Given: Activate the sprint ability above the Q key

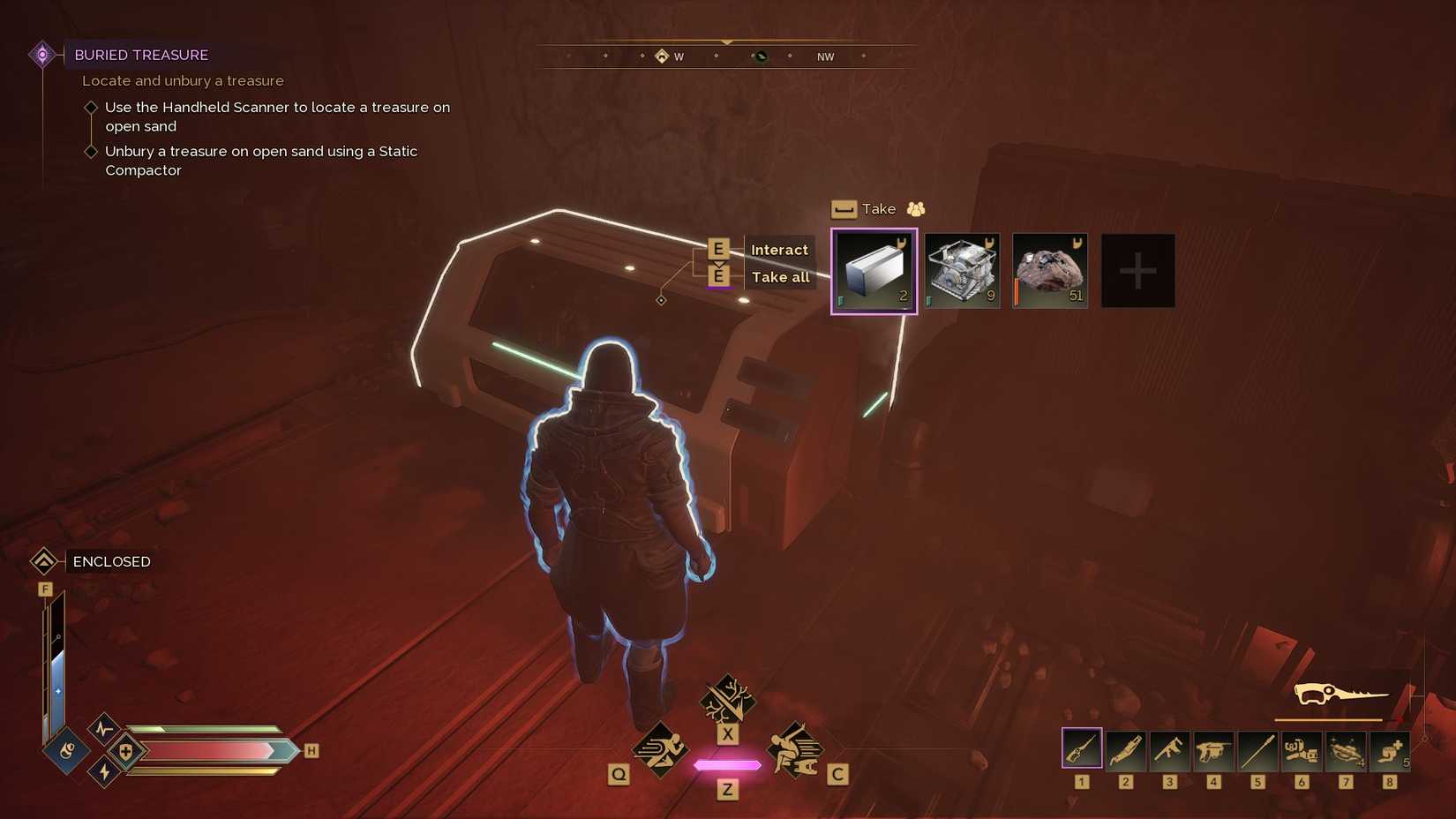Looking at the screenshot, I should tap(662, 749).
